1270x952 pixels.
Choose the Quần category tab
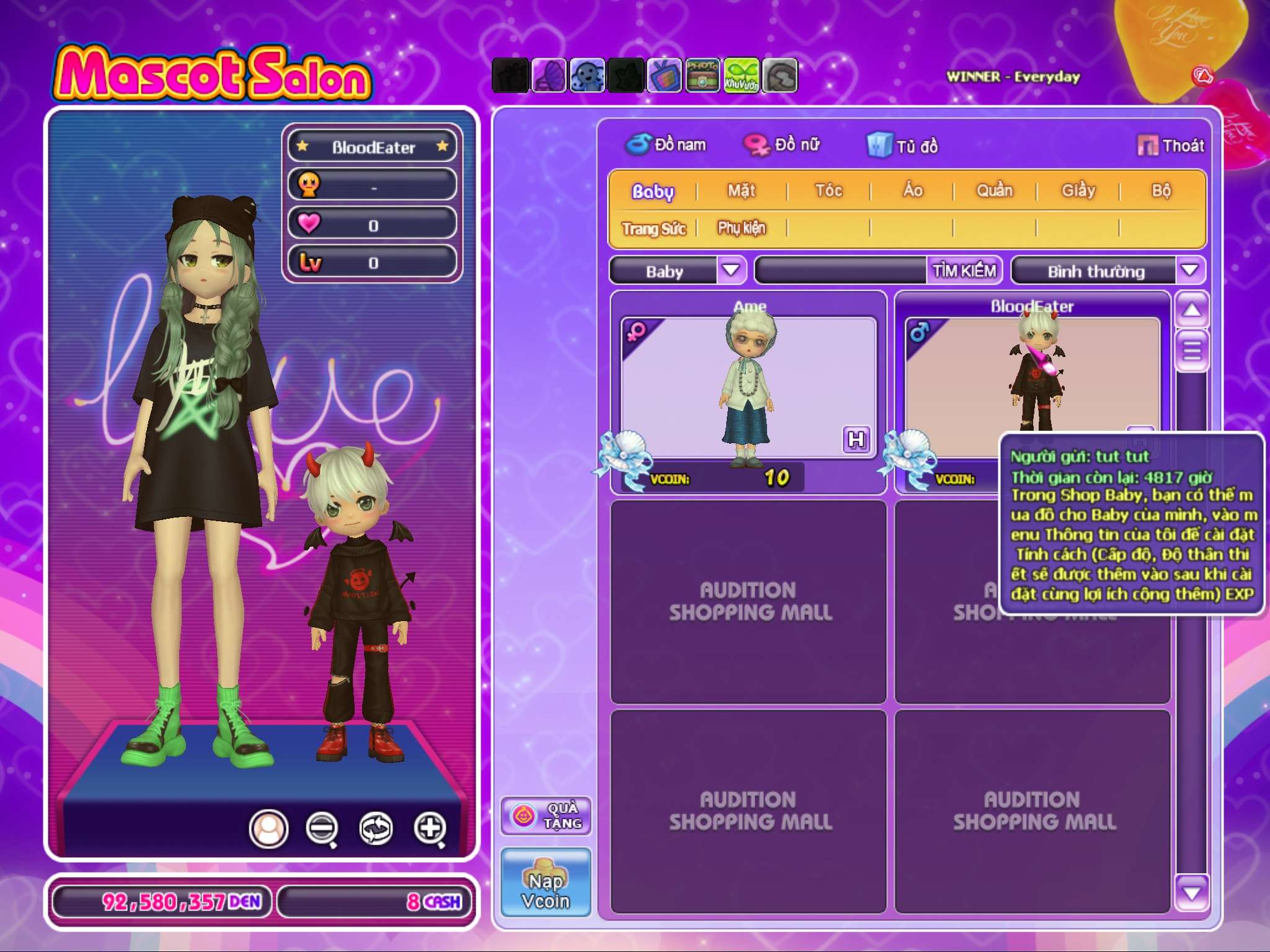coord(995,191)
